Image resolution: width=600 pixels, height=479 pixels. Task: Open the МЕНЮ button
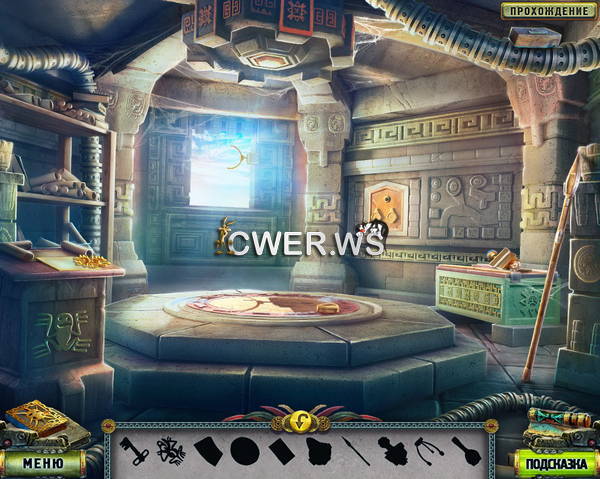[43, 463]
